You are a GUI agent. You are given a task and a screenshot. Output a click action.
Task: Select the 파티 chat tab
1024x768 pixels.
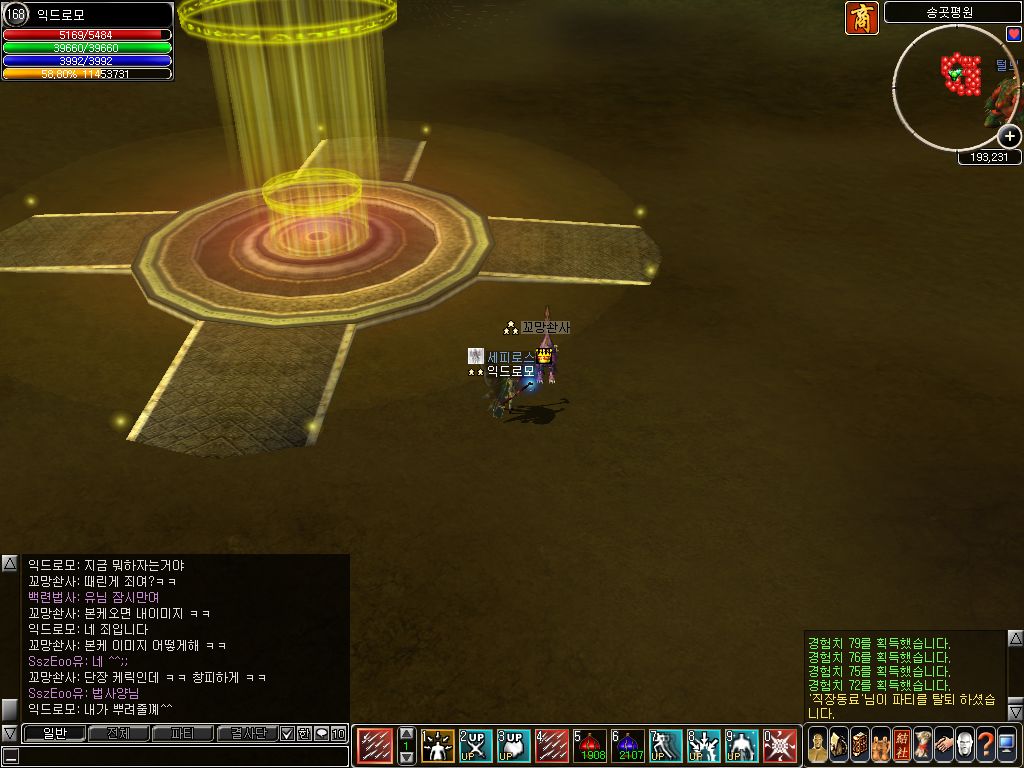point(183,733)
